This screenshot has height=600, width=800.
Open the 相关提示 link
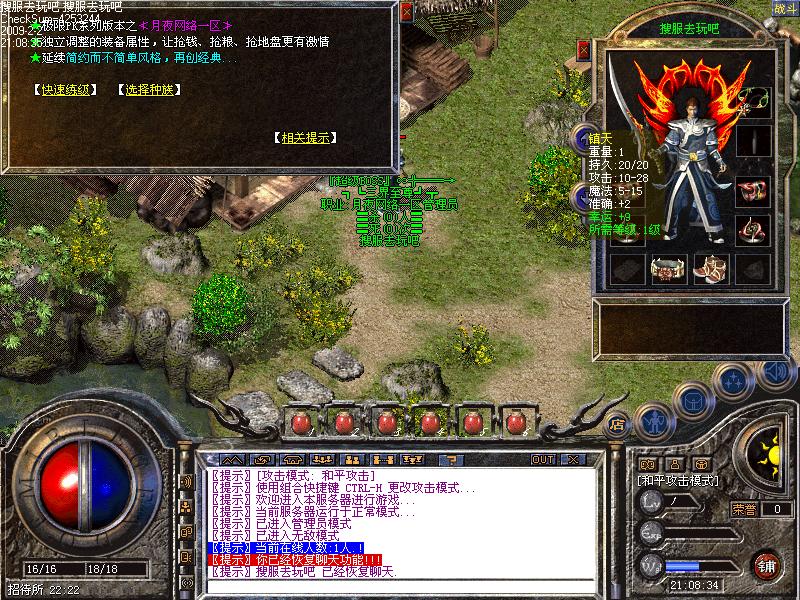(x=305, y=137)
